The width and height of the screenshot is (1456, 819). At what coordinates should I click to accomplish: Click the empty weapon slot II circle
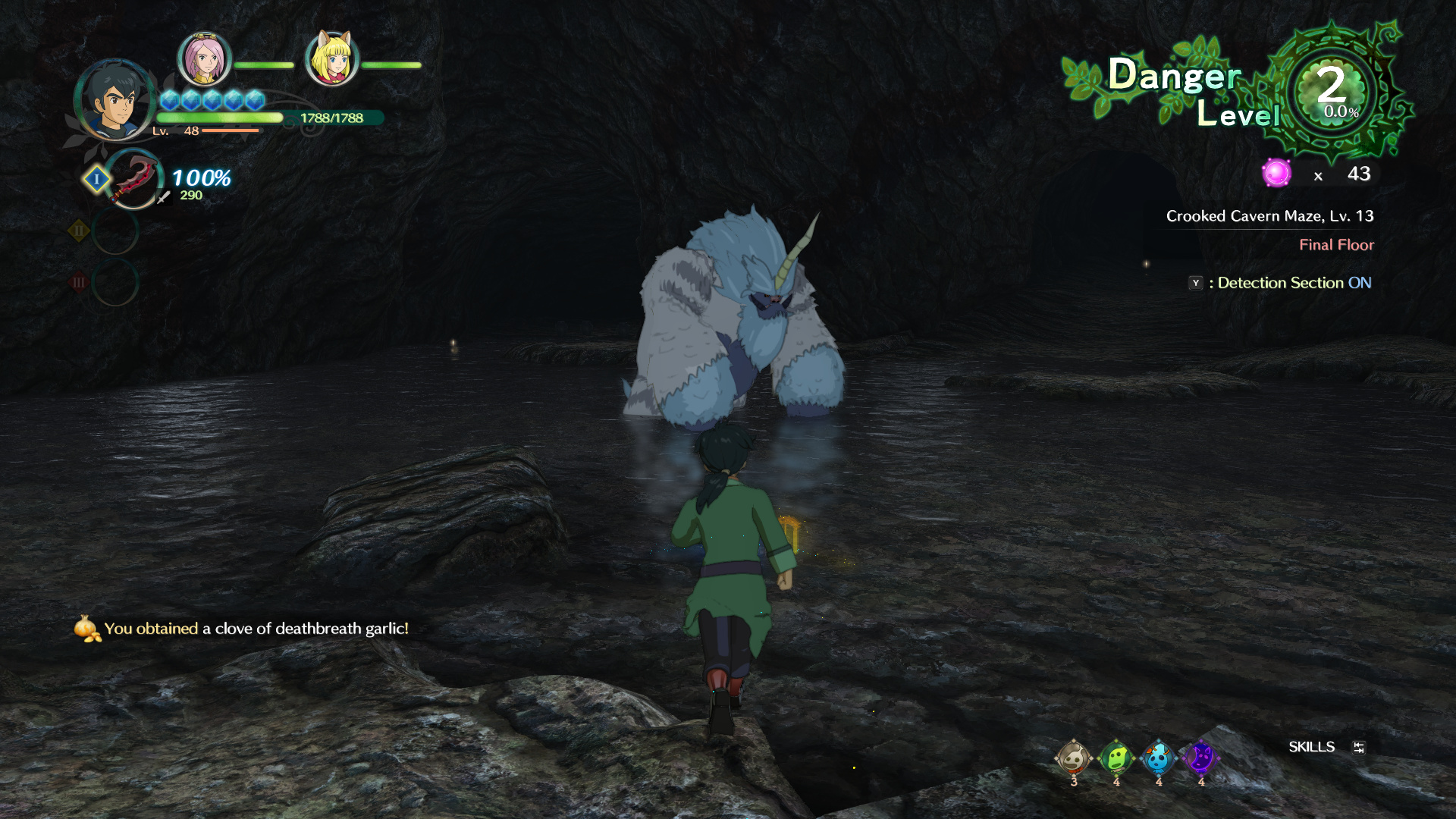[115, 231]
